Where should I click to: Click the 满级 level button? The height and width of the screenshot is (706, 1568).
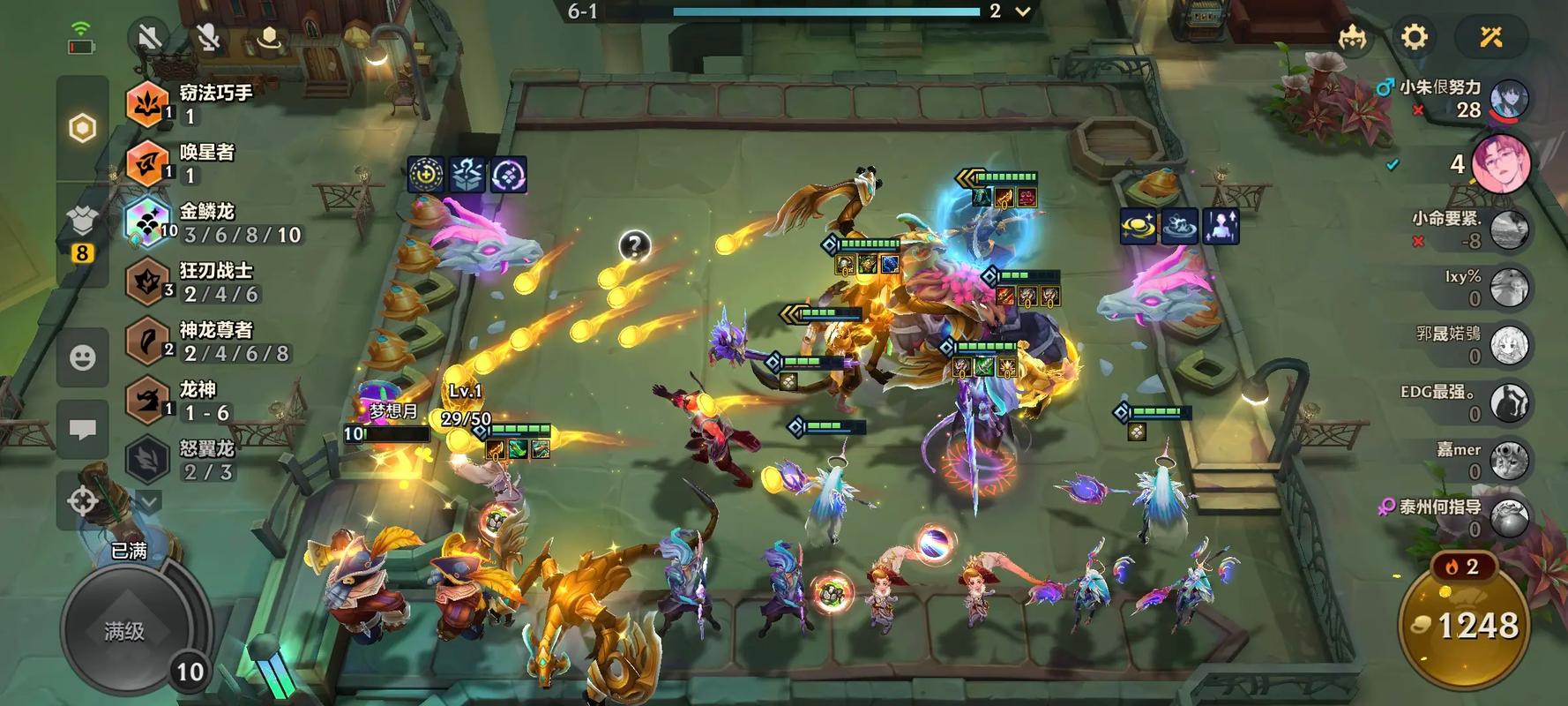pos(124,630)
